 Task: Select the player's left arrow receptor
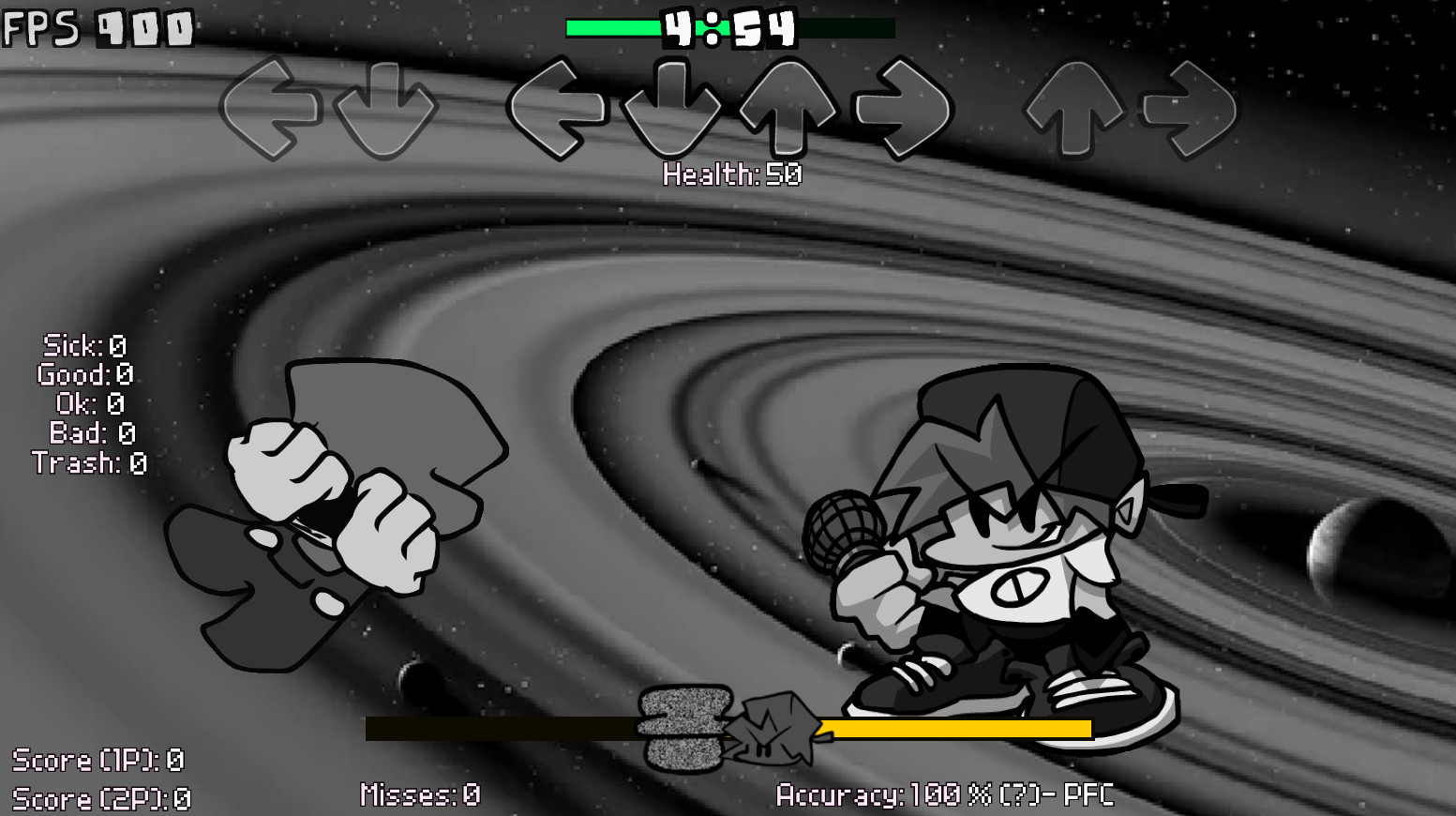point(560,108)
